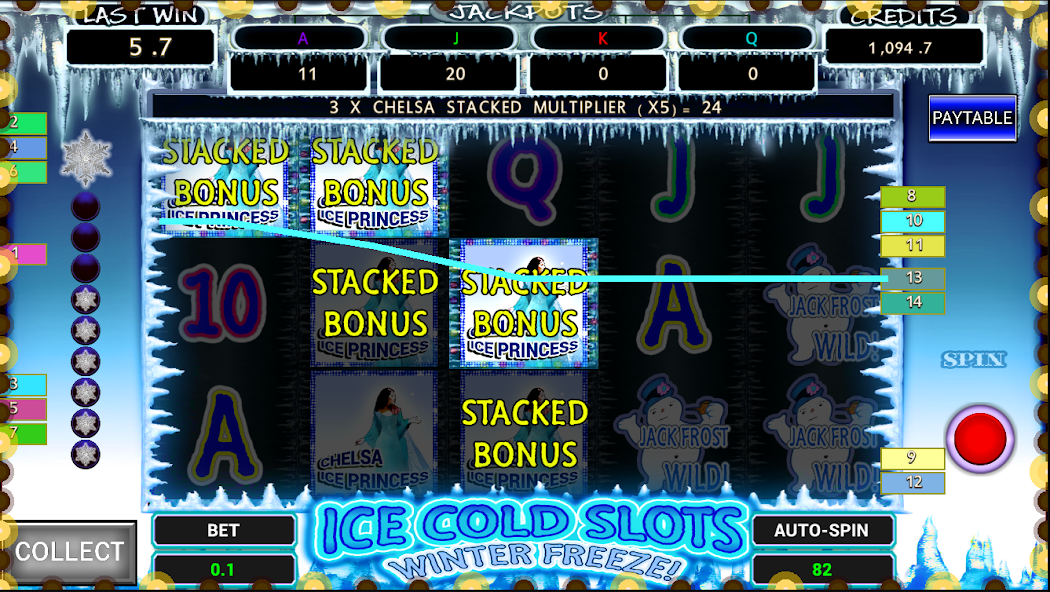Hit the red SPIN button
The image size is (1050, 592).
(x=980, y=439)
